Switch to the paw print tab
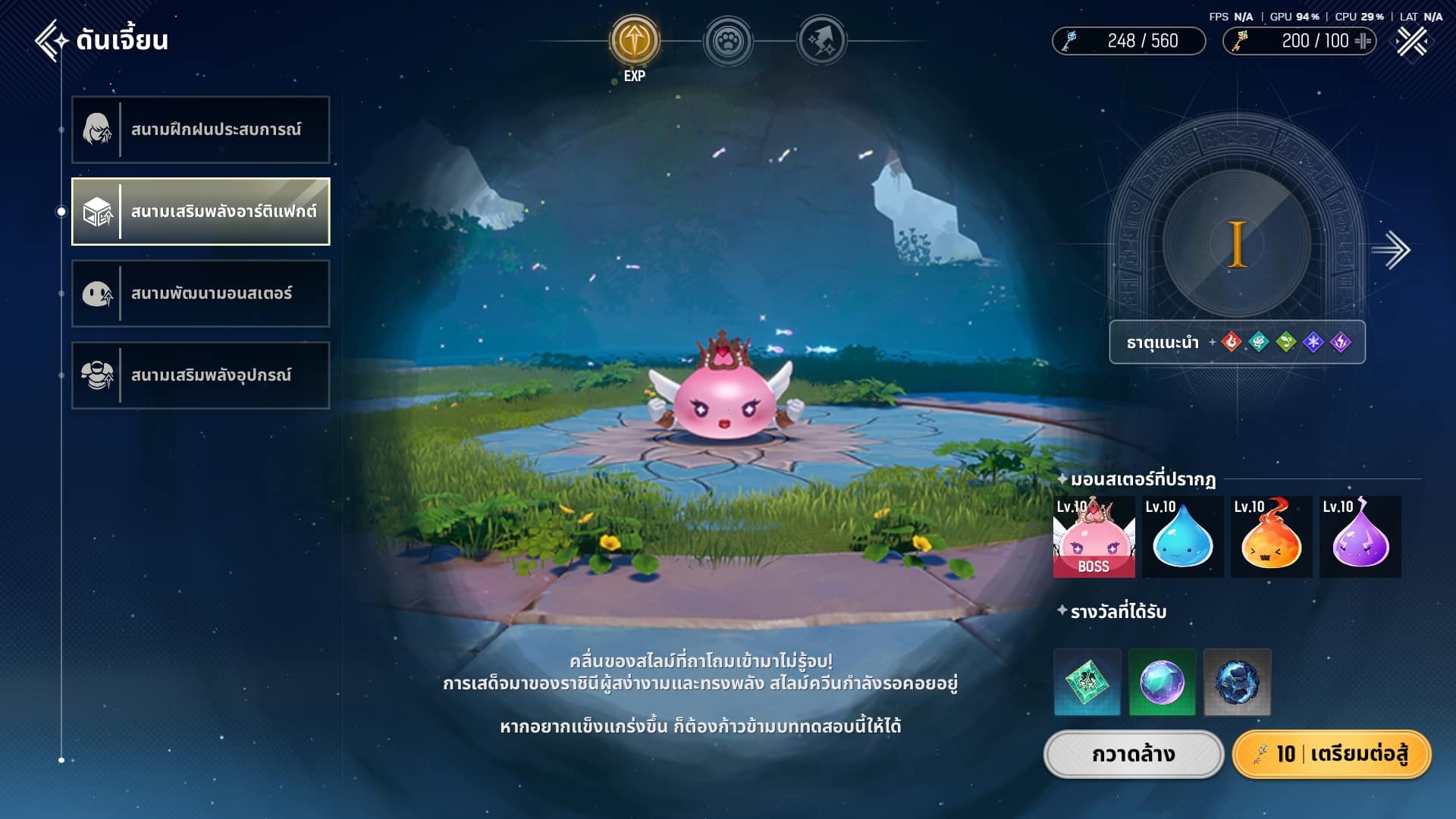Screen dimensions: 1456x819 coord(728,41)
